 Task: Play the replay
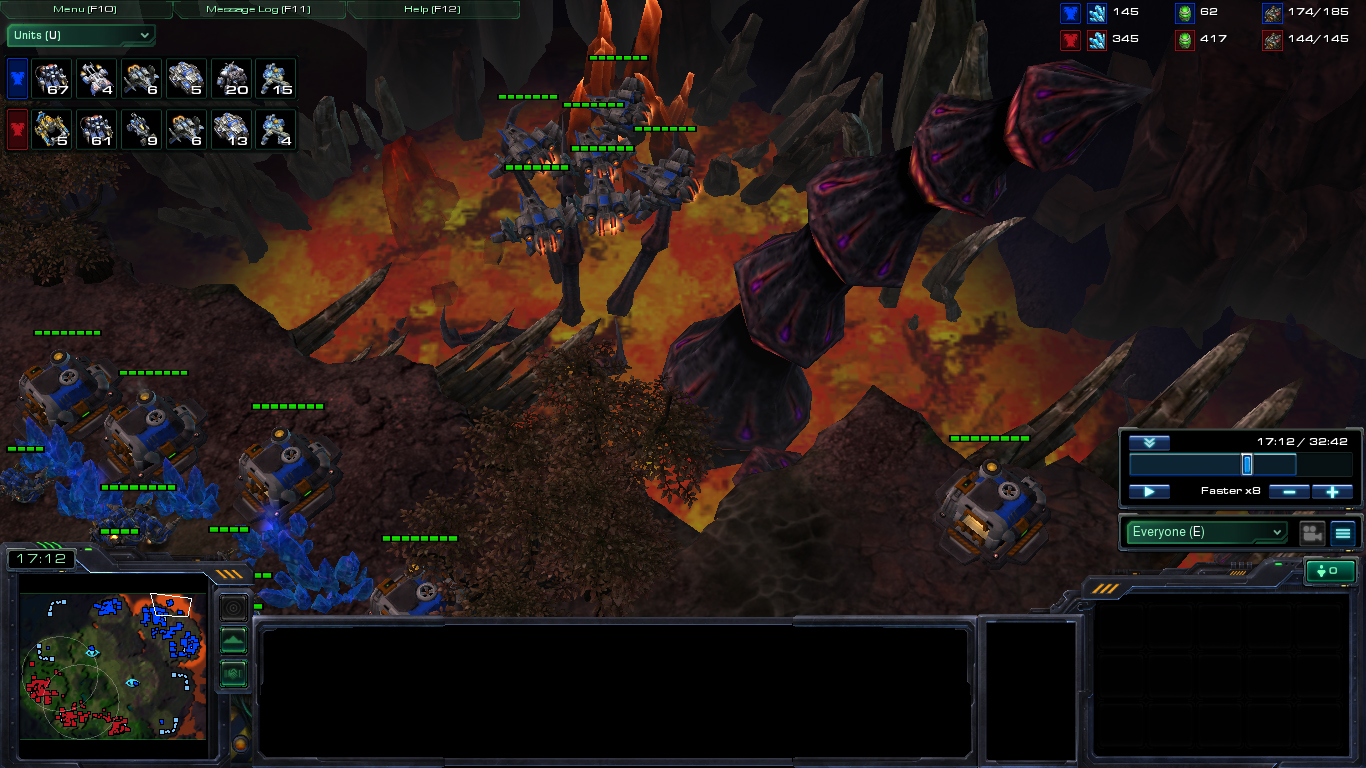tap(1149, 492)
